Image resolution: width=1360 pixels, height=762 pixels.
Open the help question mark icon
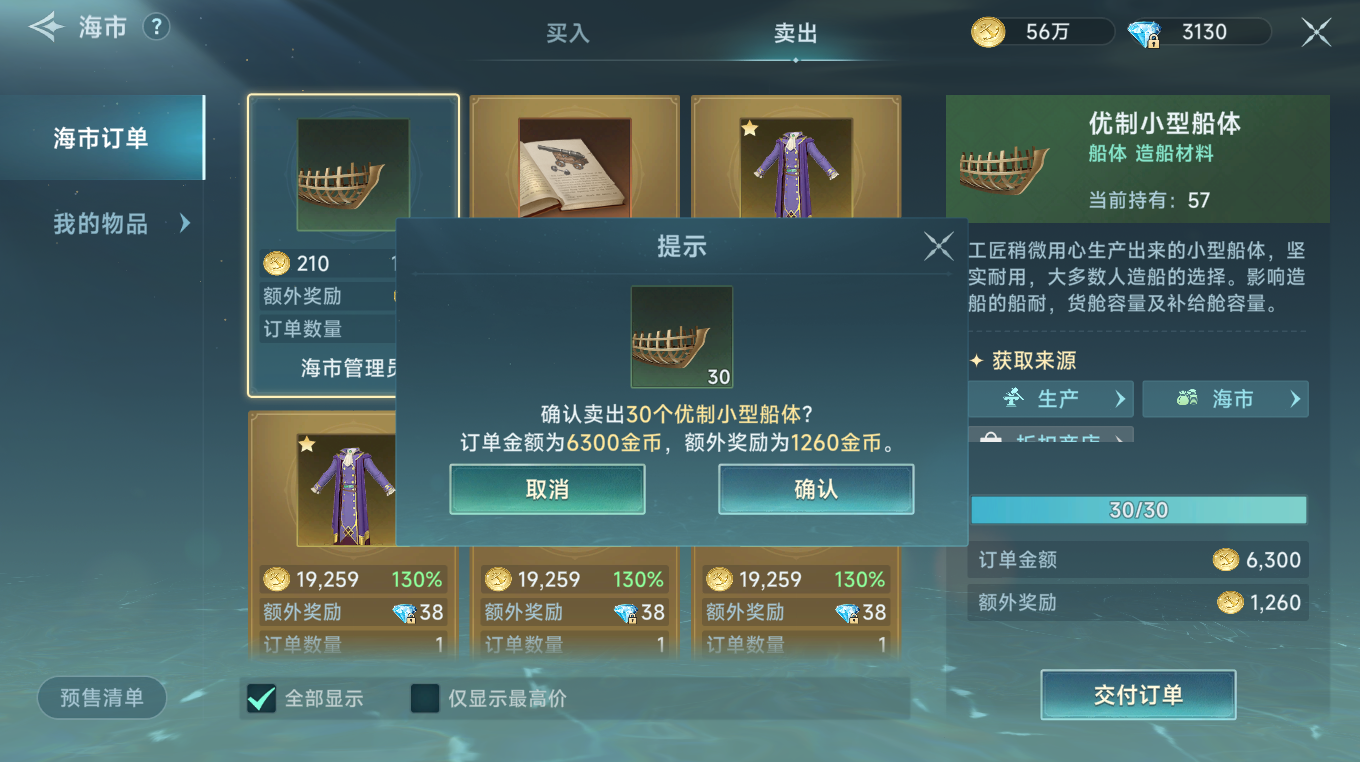coord(156,27)
